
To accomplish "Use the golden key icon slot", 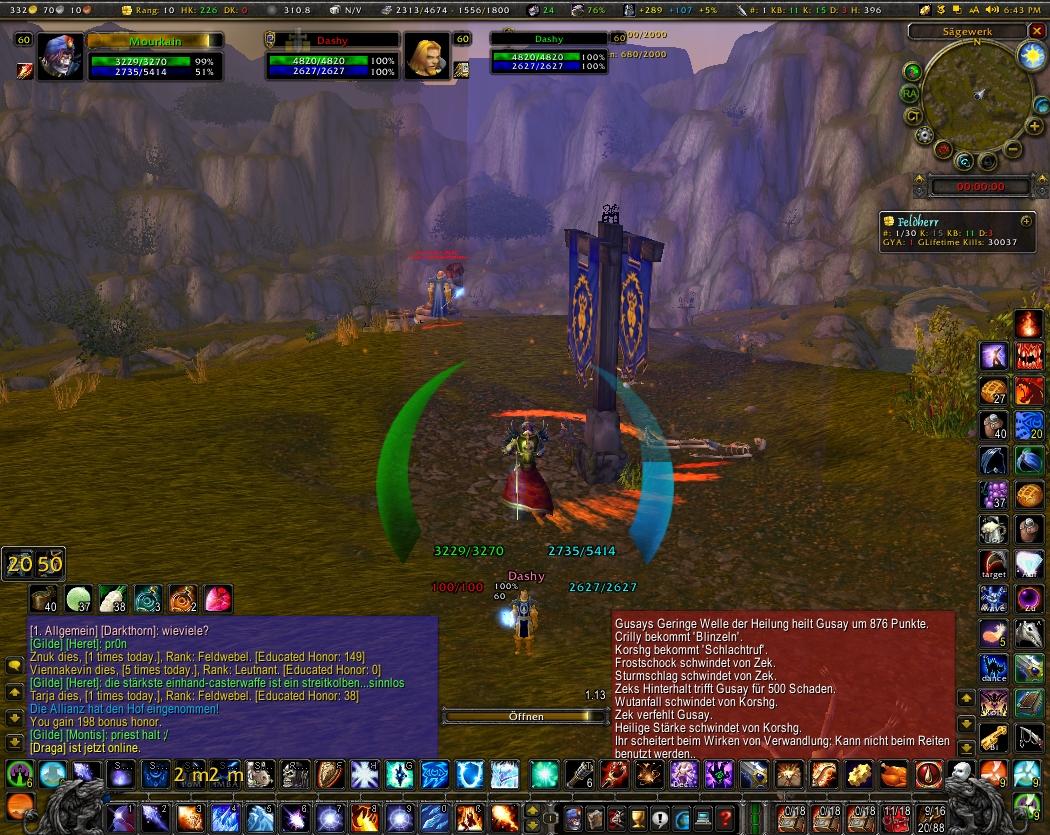I will (994, 738).
